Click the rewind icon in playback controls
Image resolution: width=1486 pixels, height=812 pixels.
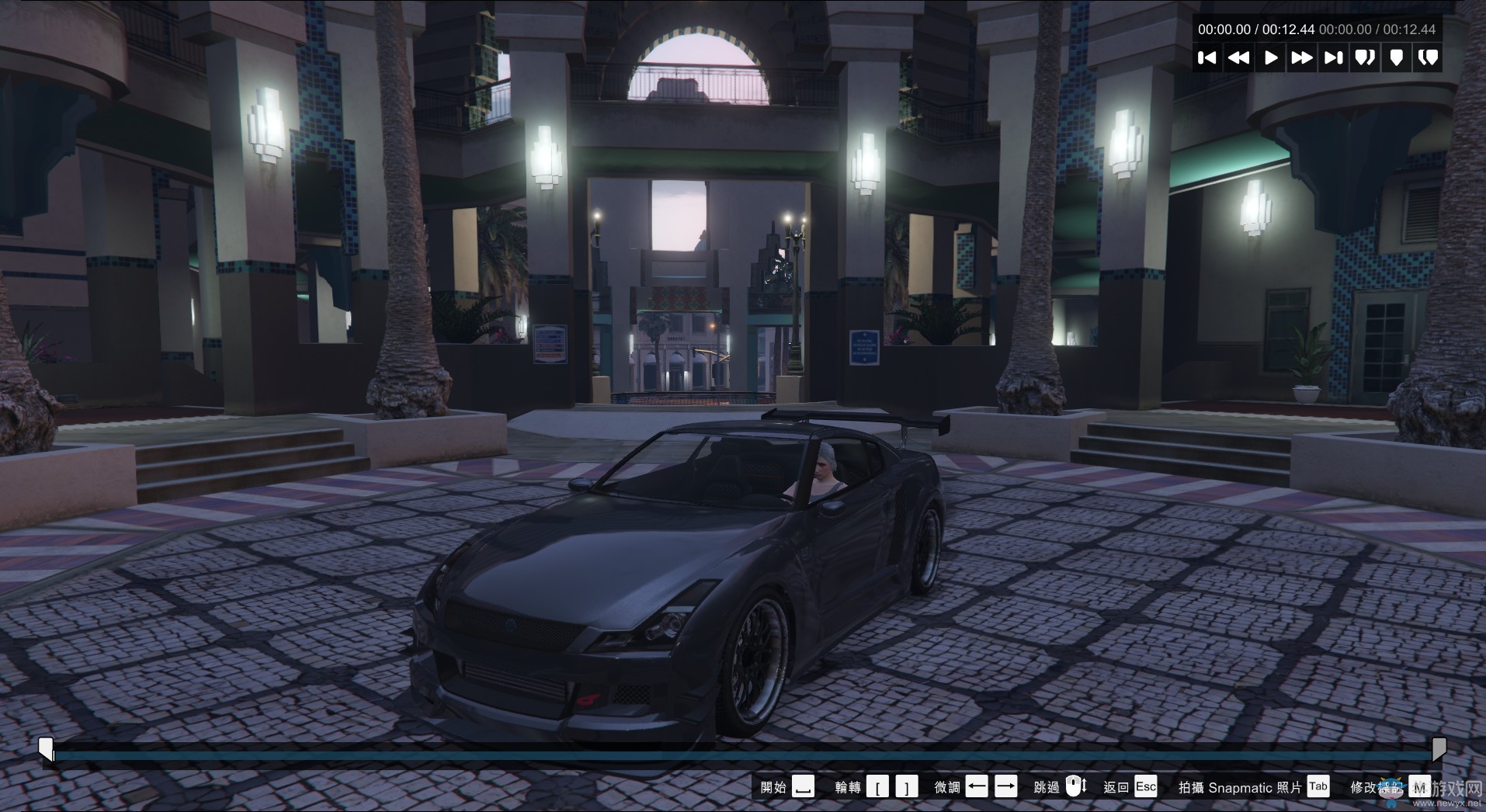[1239, 57]
